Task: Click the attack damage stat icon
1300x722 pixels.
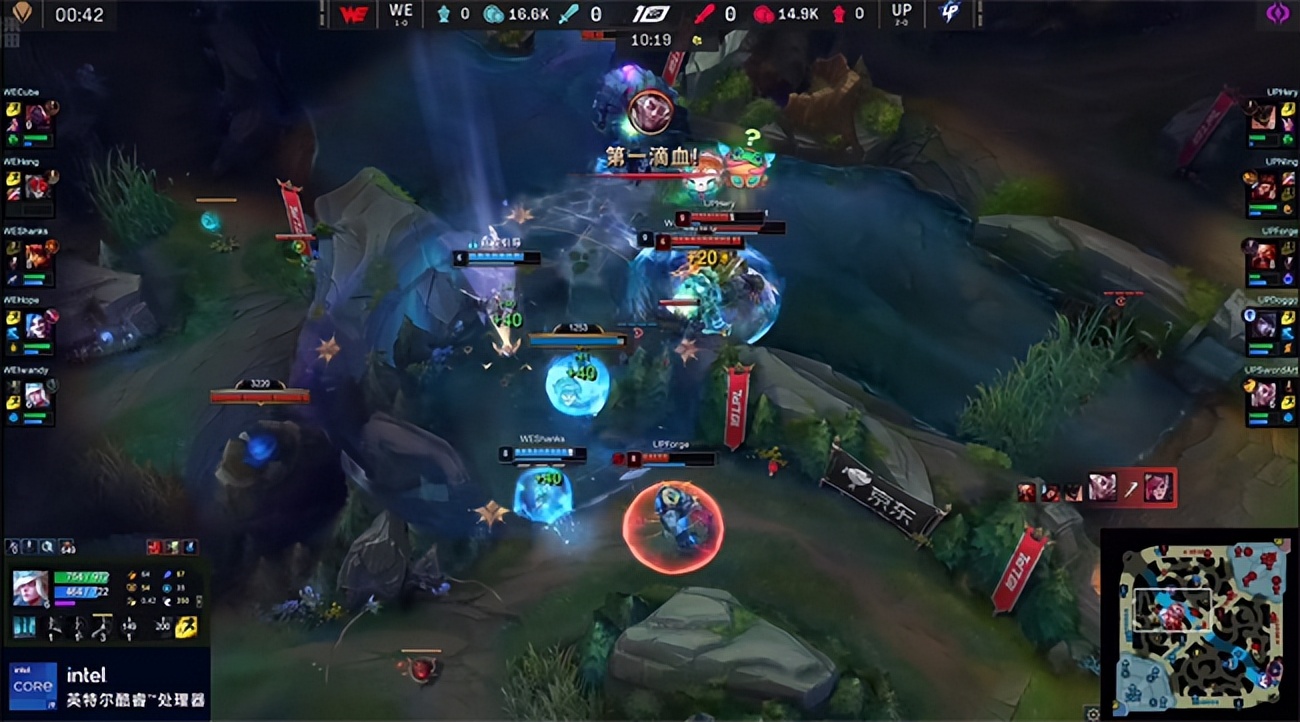Action: tap(131, 575)
